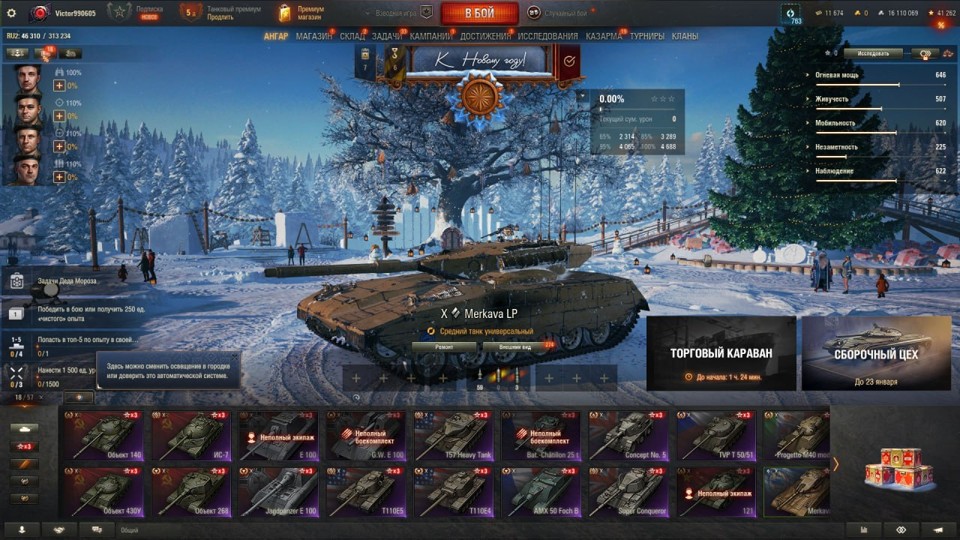Select the ИС-7 tank in the carousel
Viewport: 960px width, 540px height.
point(194,435)
